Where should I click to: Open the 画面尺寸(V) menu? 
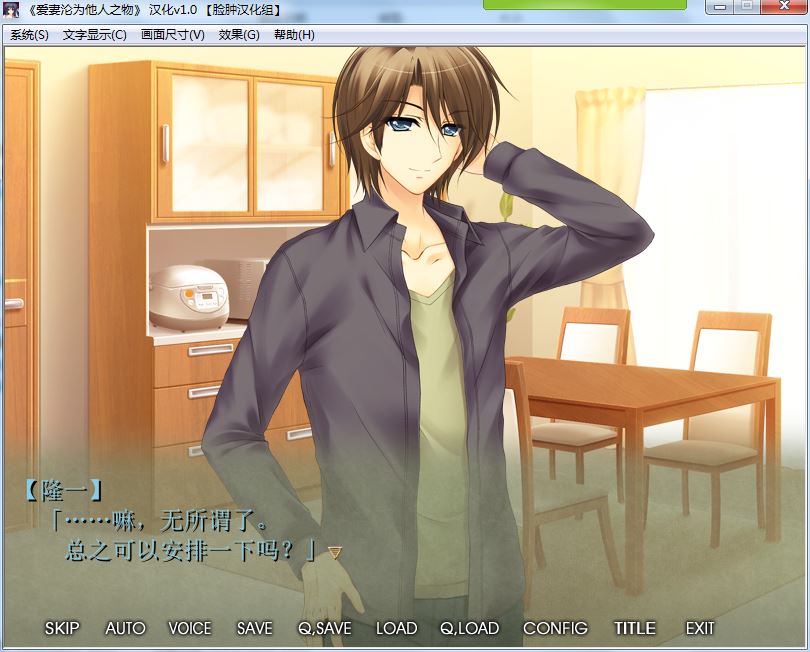point(172,35)
